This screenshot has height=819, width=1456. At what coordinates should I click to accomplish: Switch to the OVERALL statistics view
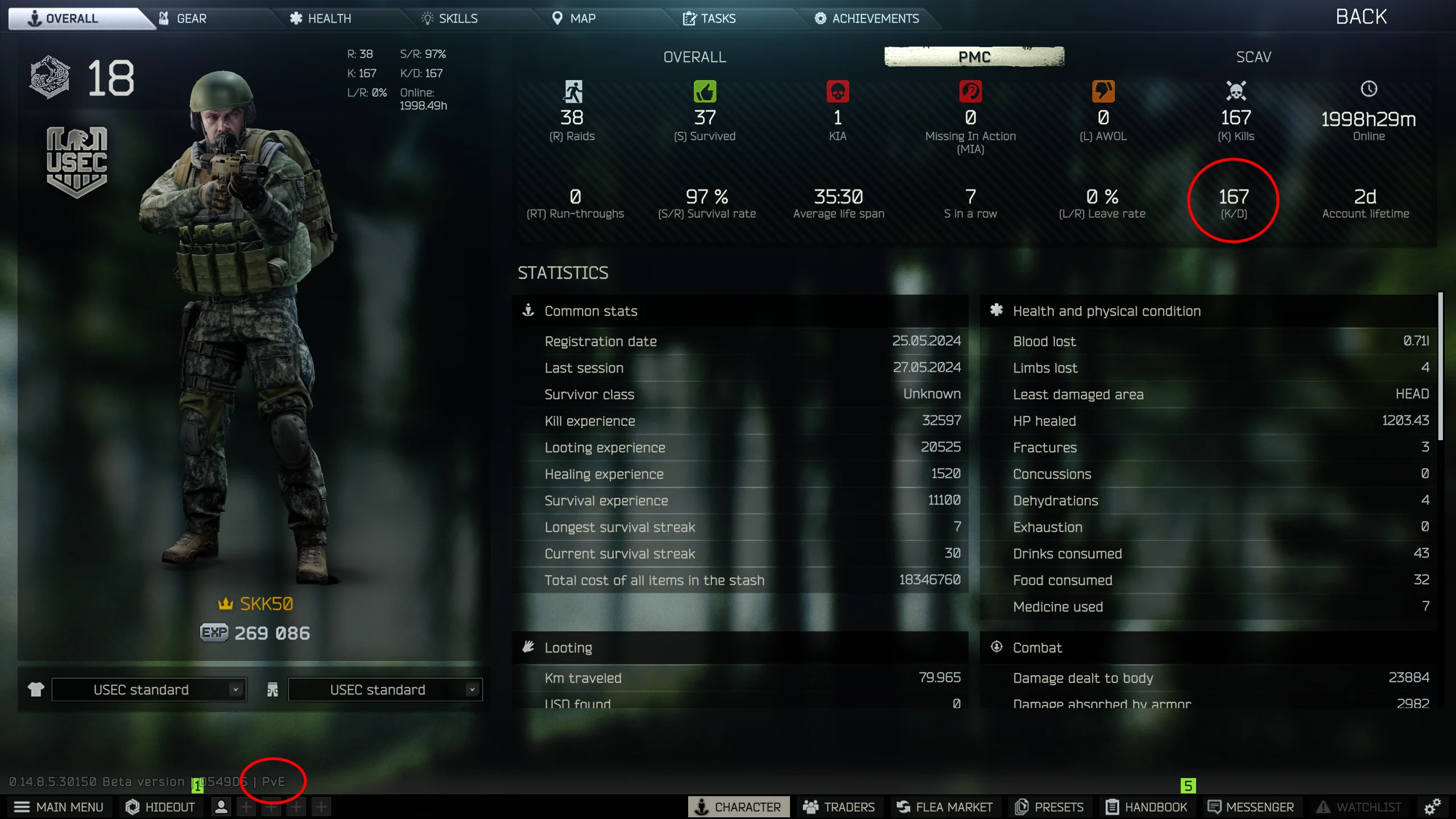pyautogui.click(x=694, y=56)
